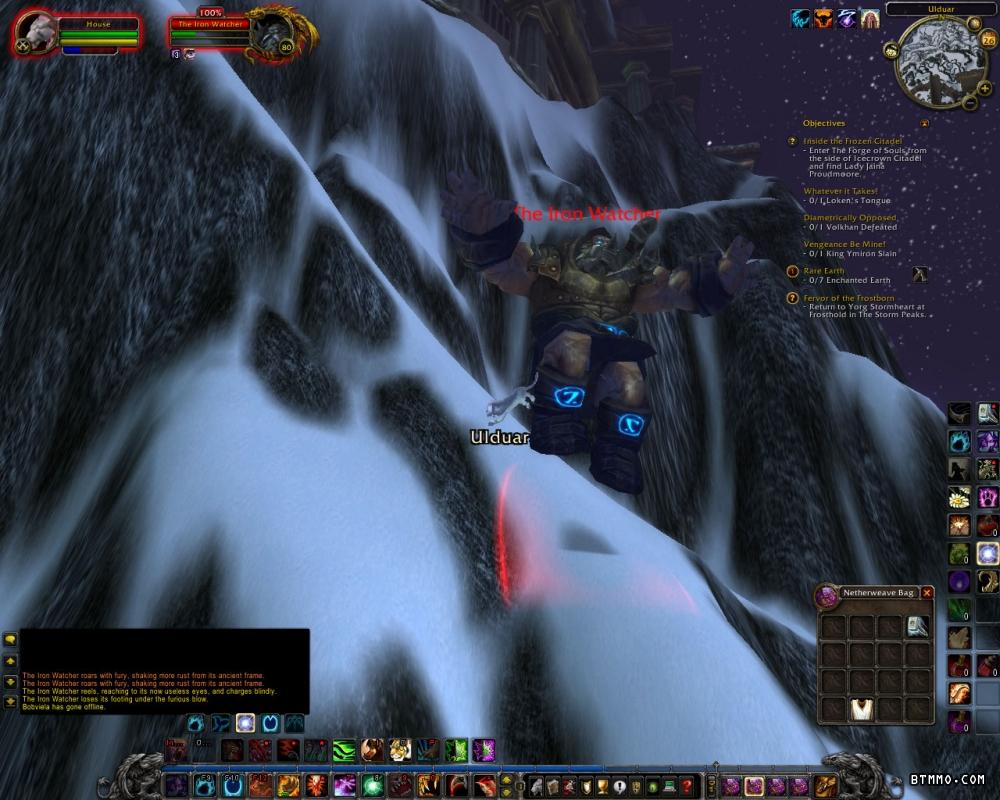Open the Fervor of the Frostborn quest
Viewport: 1000px width, 800px height.
pyautogui.click(x=849, y=298)
